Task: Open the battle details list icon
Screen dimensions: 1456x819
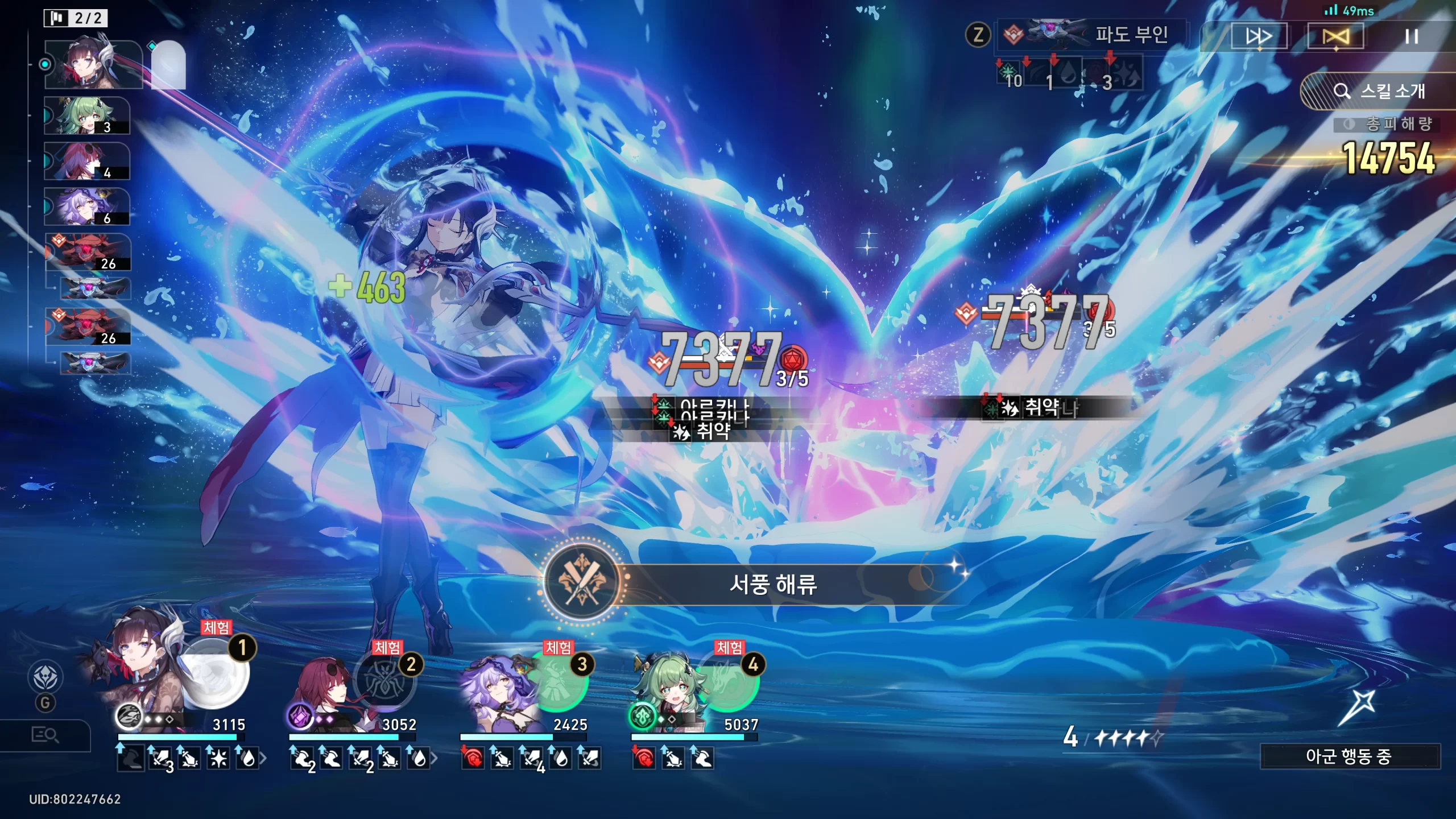Action: tap(44, 735)
